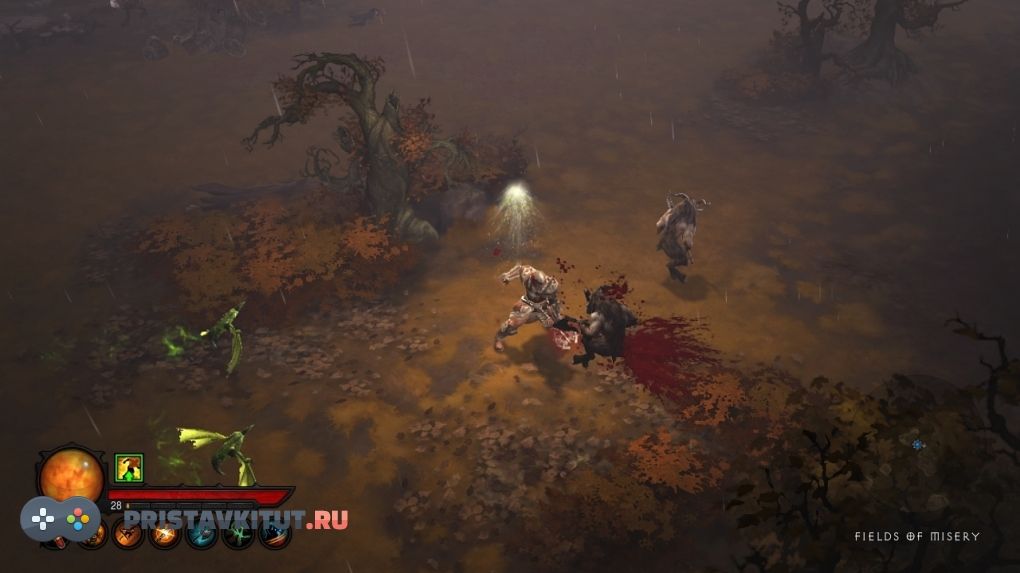Activate the green cross-shaped skill icon
Image resolution: width=1020 pixels, height=573 pixels.
tap(238, 536)
